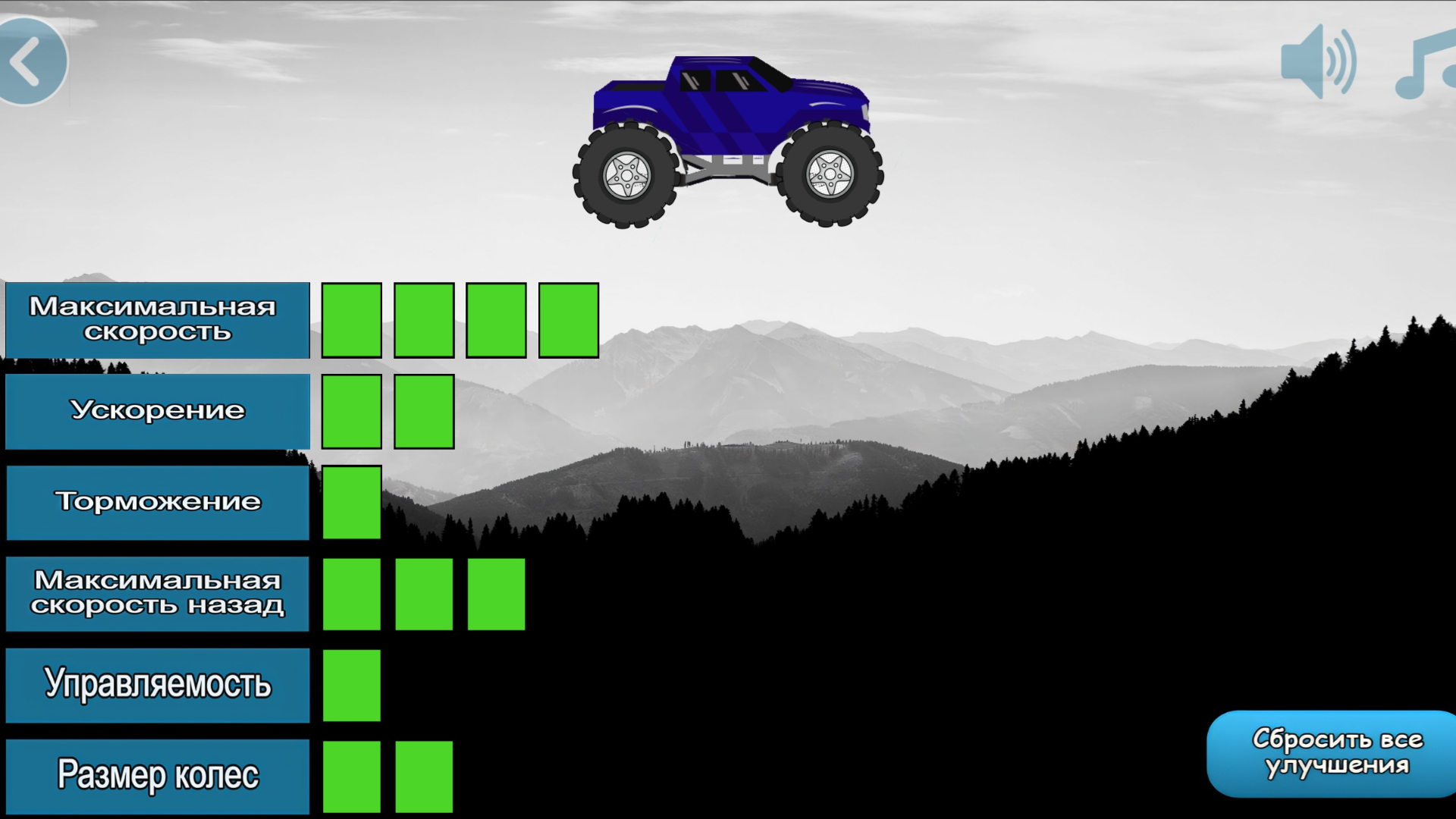Mute the sound via speaker icon
The width and height of the screenshot is (1456, 819).
click(1319, 62)
